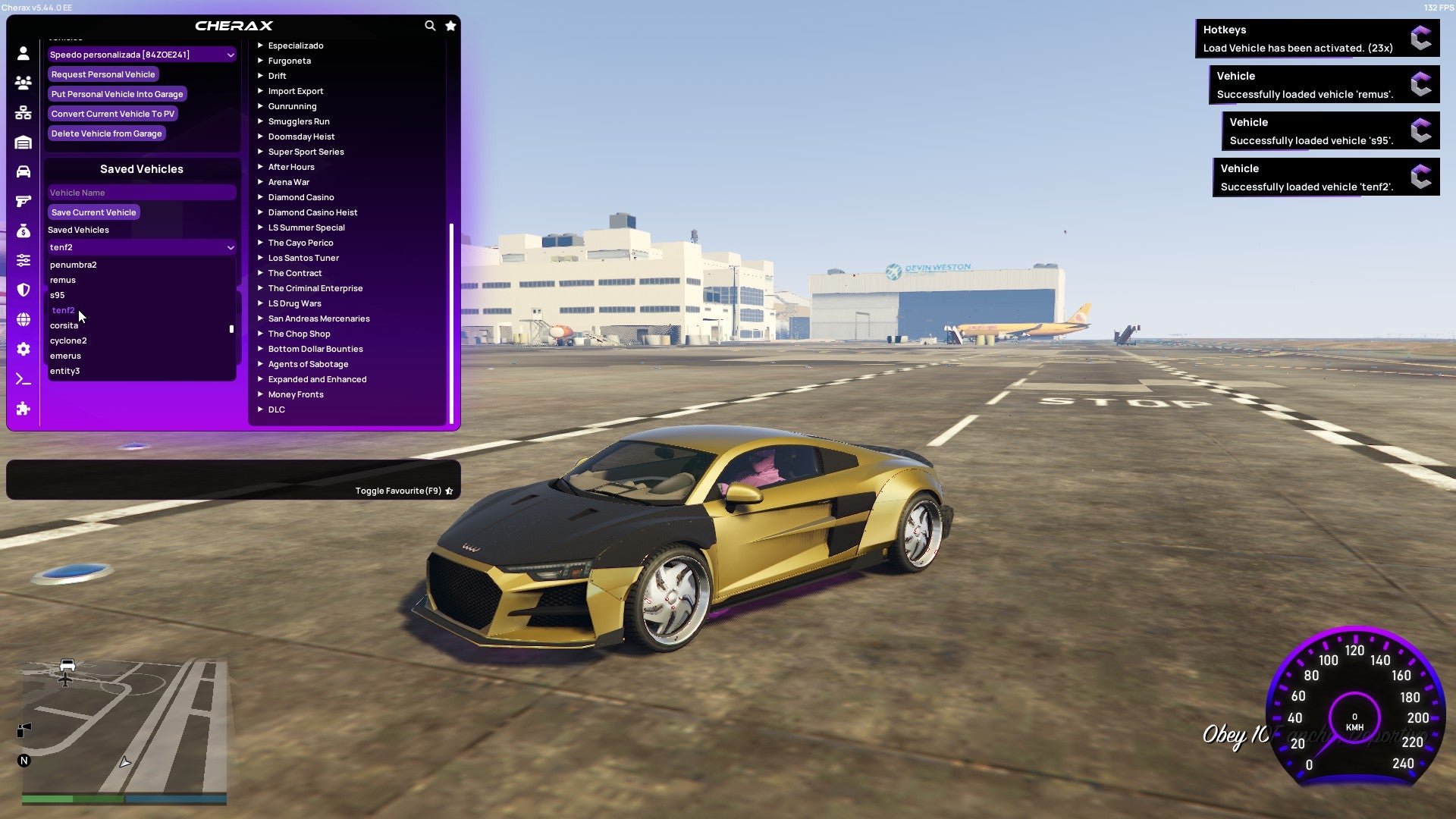Open the DLC vehicle category
The width and height of the screenshot is (1456, 819).
[276, 409]
